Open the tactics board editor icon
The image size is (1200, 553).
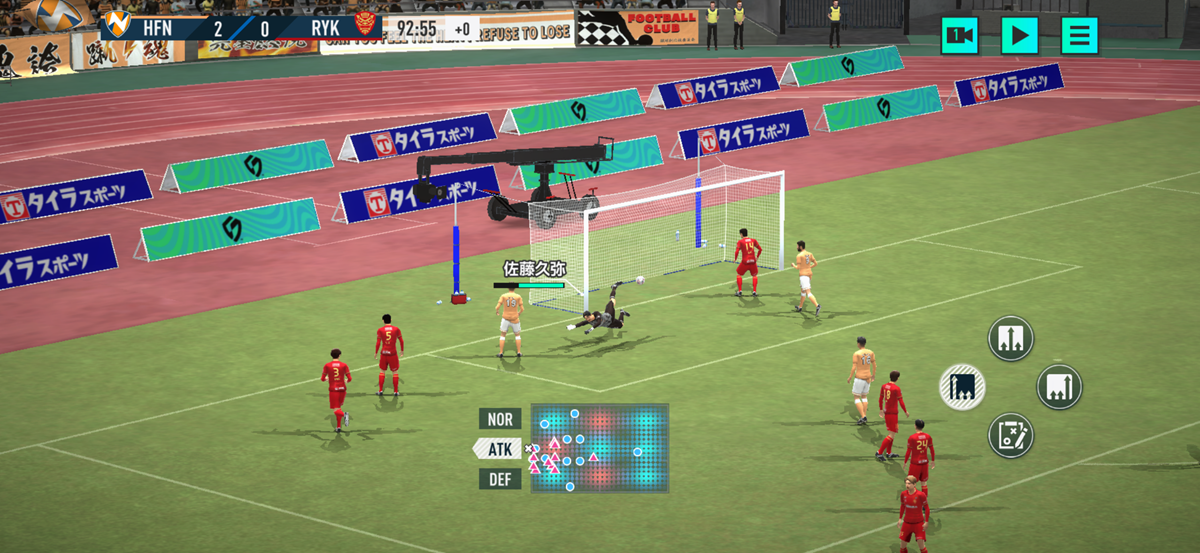[1010, 435]
